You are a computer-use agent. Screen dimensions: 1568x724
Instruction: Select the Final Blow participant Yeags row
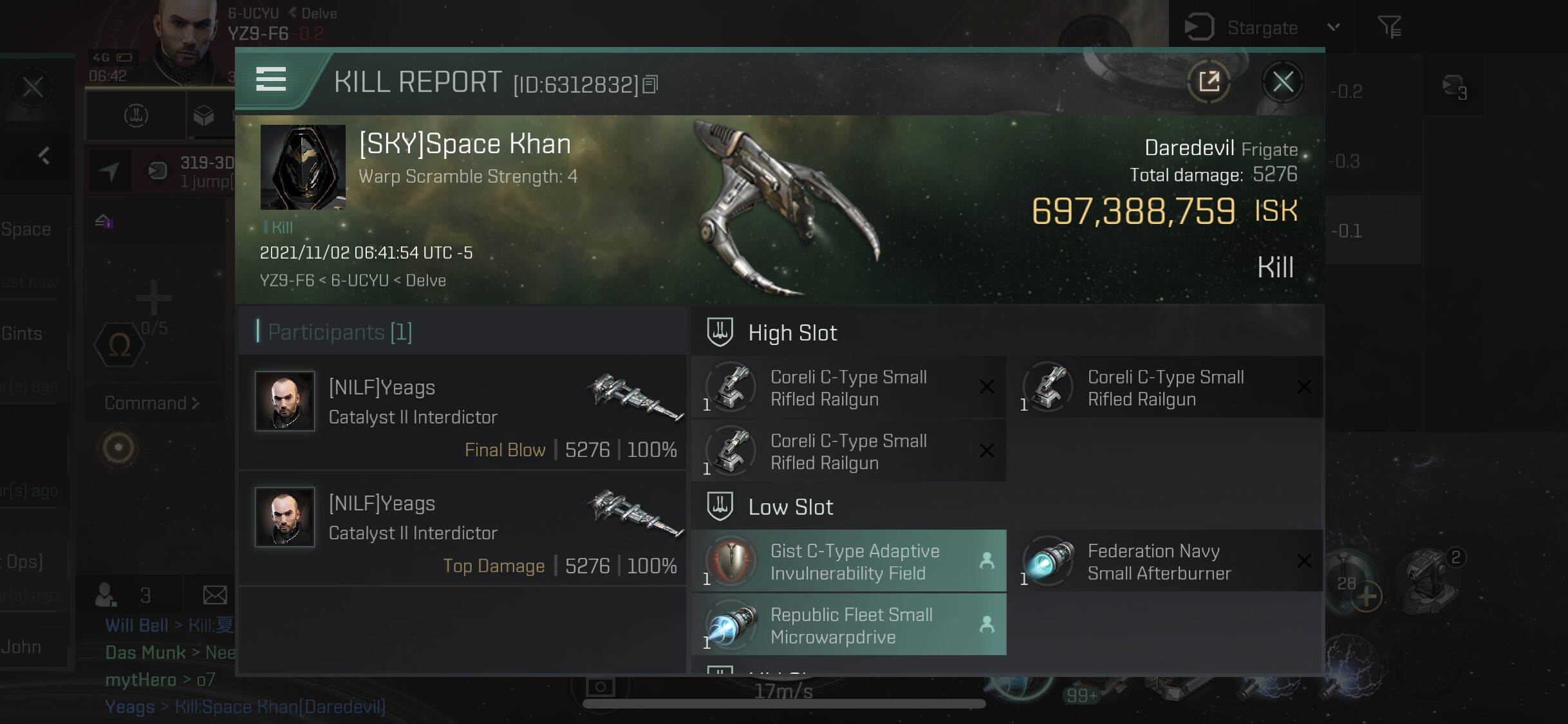point(462,413)
